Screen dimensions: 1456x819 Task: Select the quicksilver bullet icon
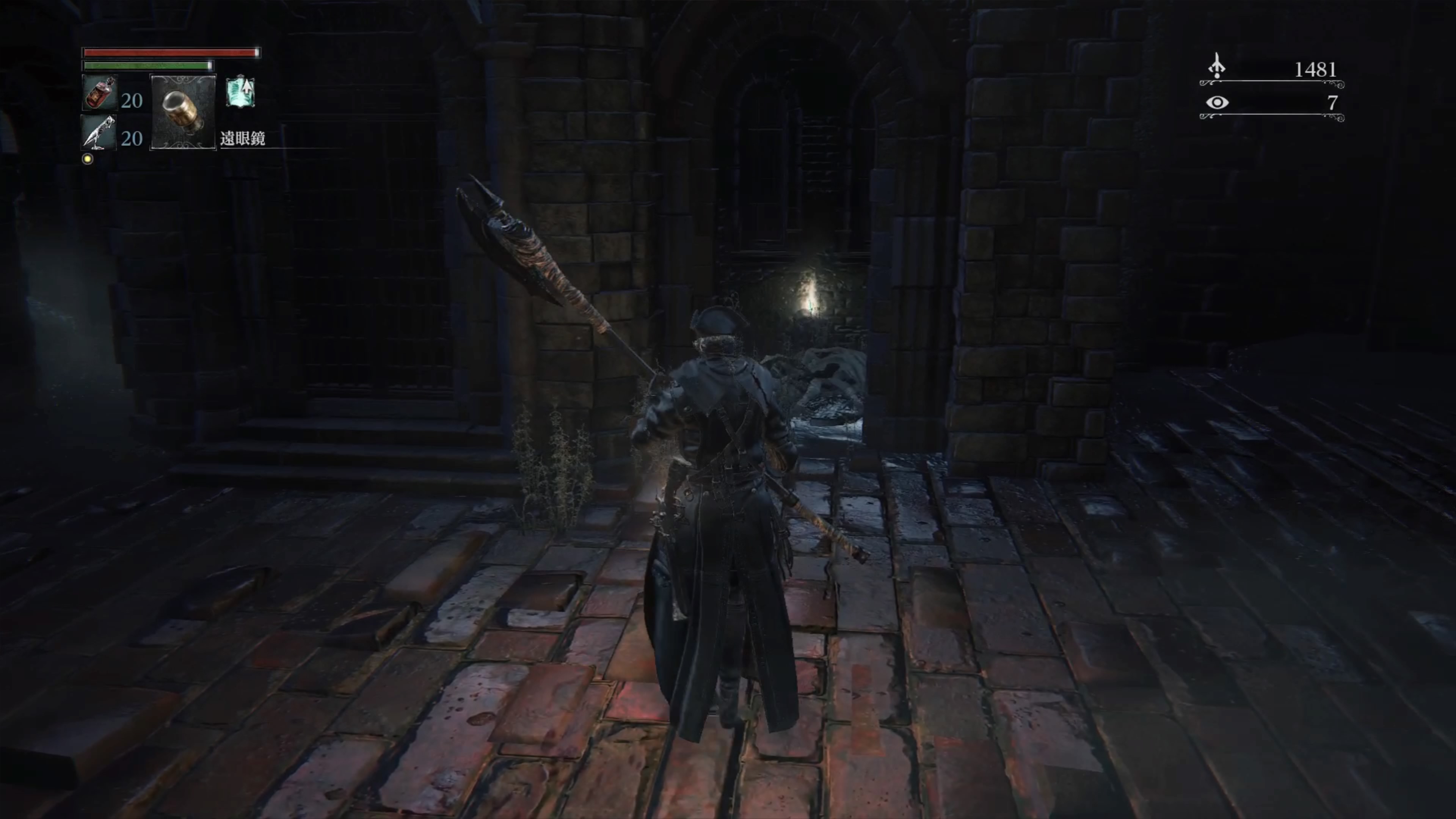coord(99,133)
